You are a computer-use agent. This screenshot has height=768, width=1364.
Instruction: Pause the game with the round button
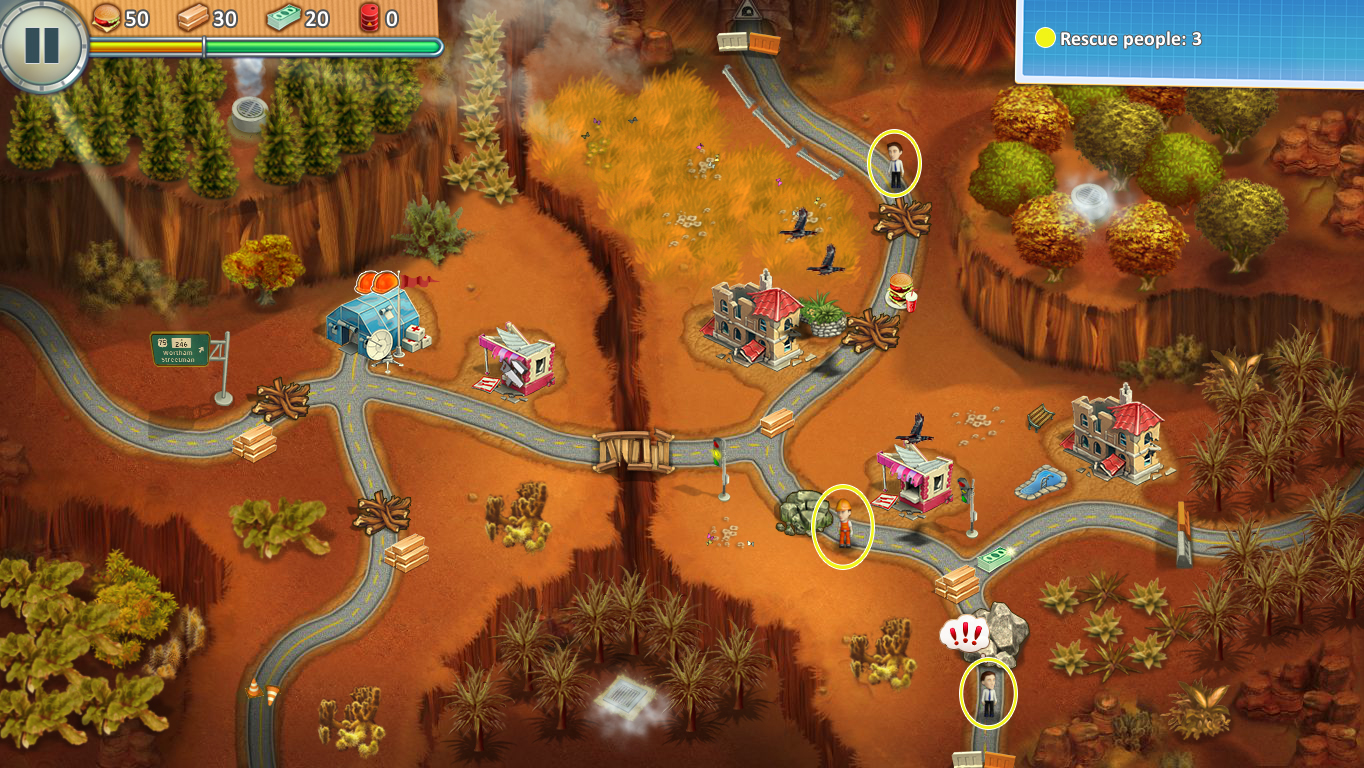[x=42, y=43]
